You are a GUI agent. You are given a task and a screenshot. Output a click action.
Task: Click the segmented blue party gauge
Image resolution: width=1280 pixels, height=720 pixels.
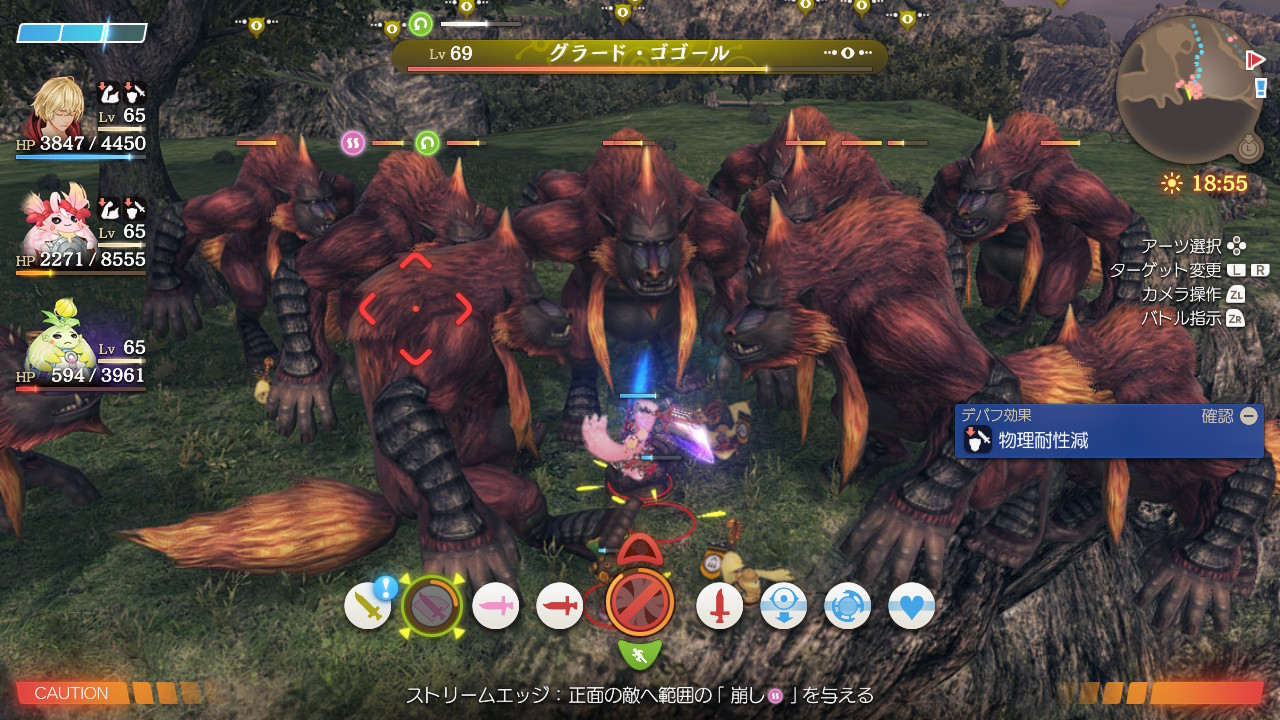tap(82, 33)
